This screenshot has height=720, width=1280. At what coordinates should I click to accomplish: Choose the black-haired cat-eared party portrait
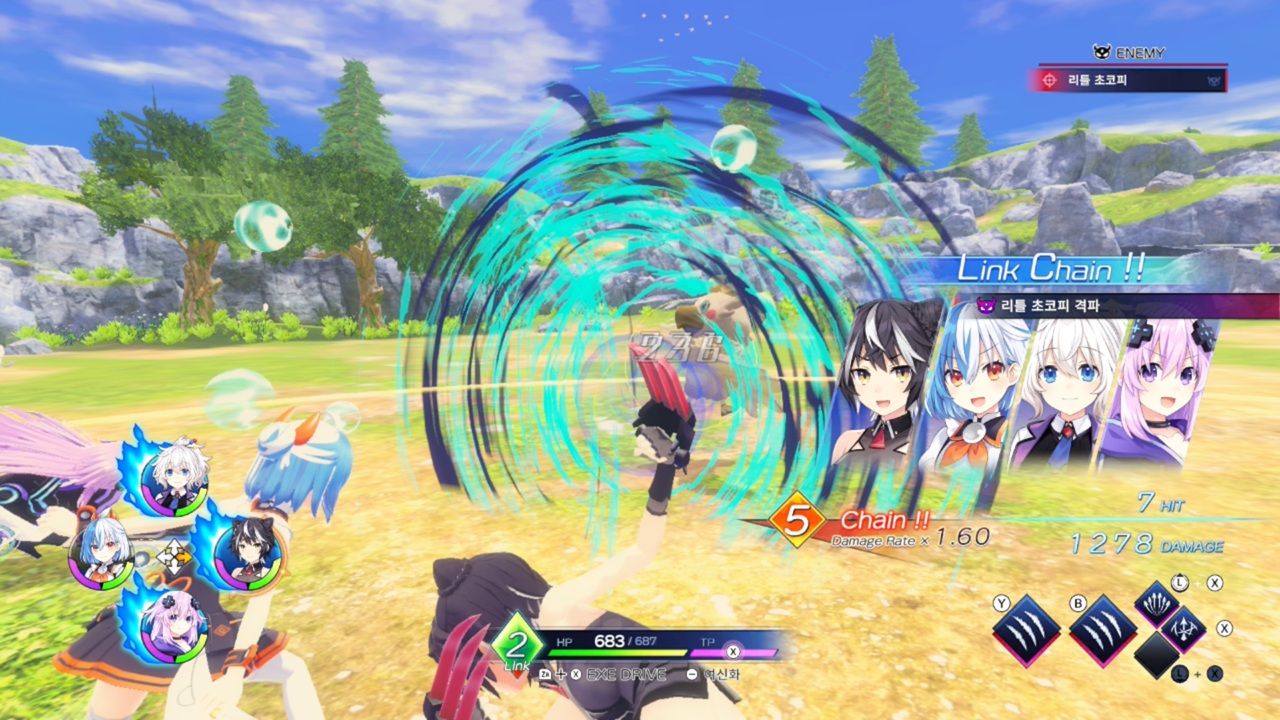(247, 553)
